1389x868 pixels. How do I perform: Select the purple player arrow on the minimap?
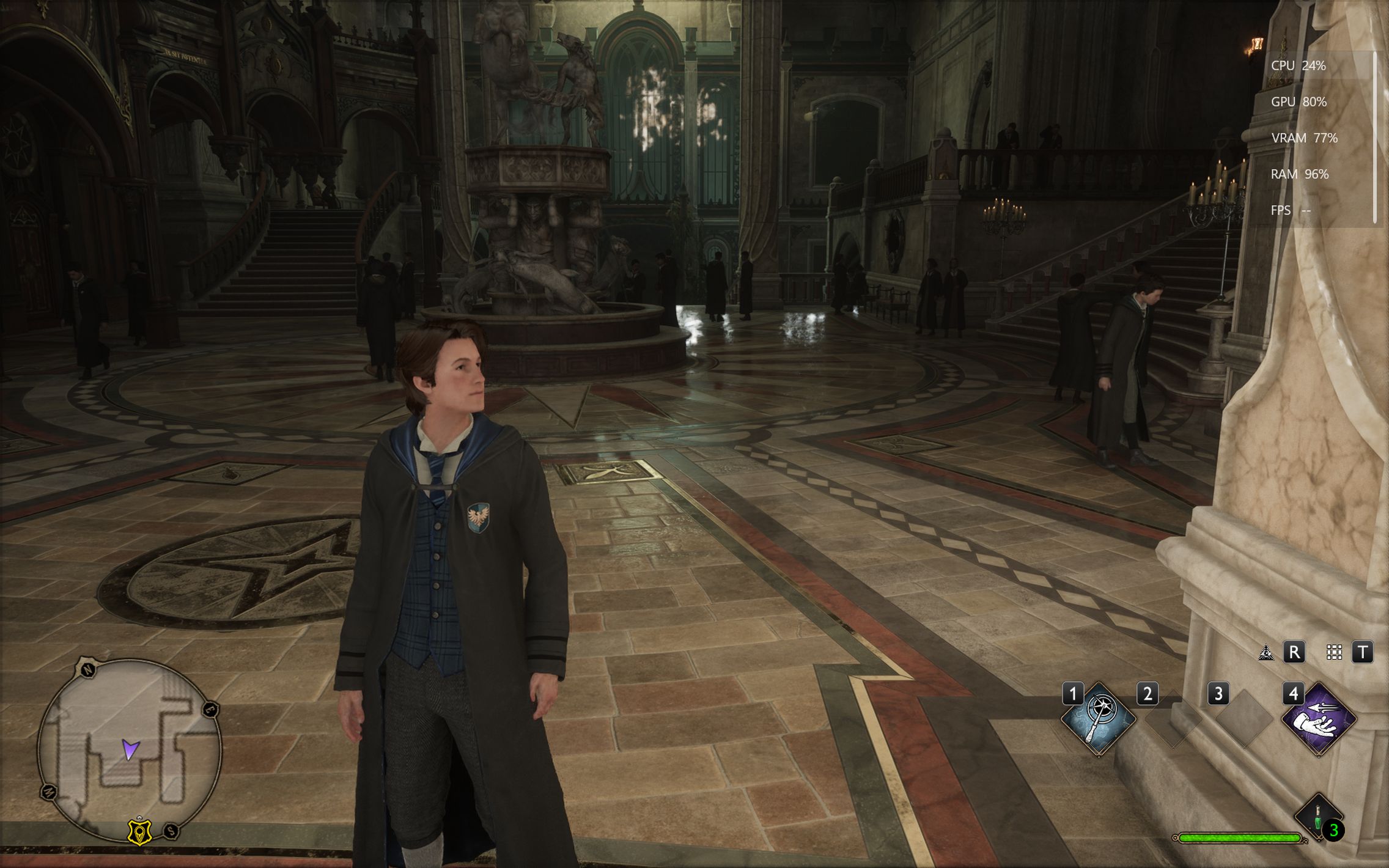point(130,749)
